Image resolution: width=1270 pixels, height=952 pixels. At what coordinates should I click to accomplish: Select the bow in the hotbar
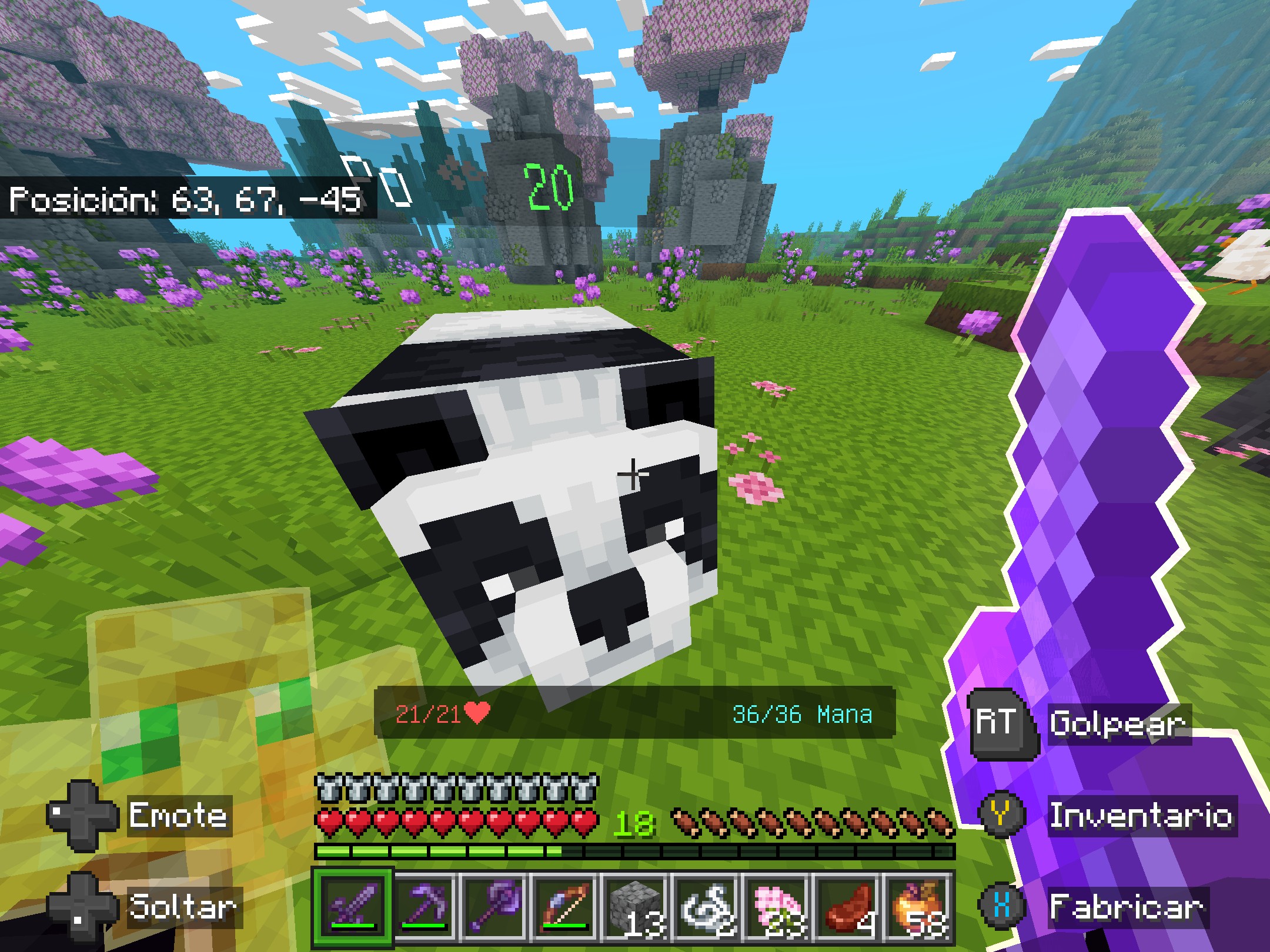click(x=563, y=908)
